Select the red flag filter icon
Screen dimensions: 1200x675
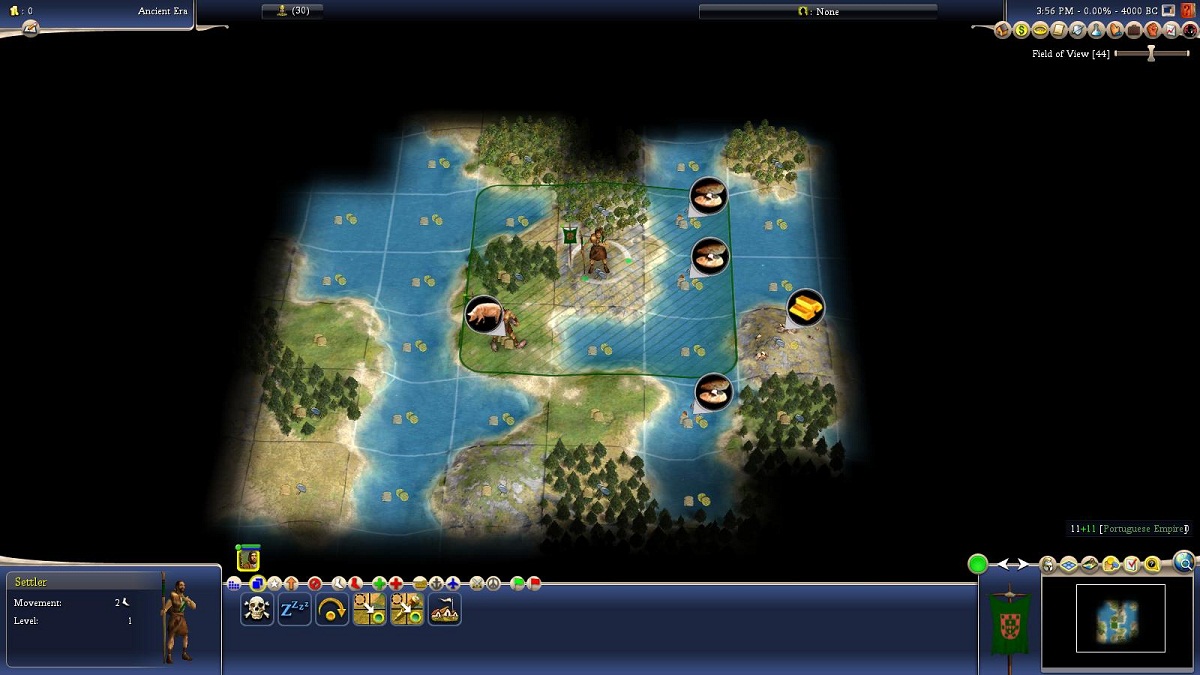tap(534, 583)
